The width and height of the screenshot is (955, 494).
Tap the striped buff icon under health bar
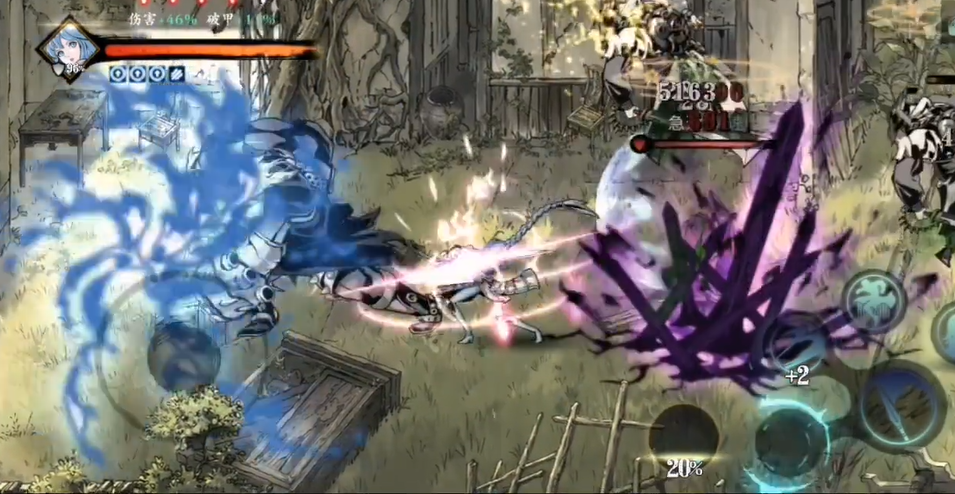coord(176,73)
